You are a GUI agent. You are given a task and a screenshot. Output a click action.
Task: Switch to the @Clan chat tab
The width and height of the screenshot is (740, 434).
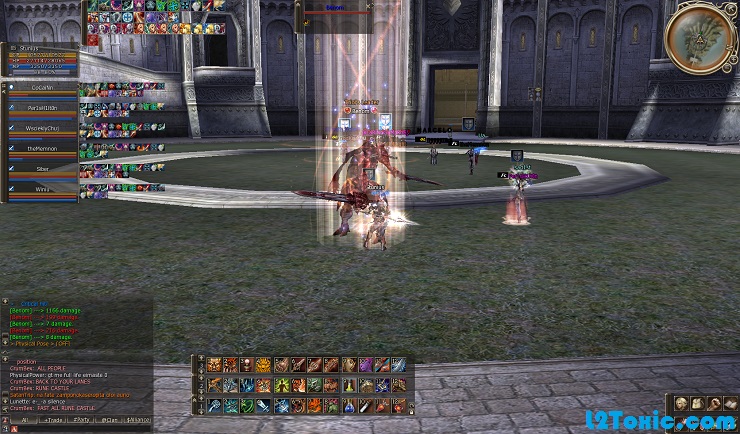pos(111,420)
